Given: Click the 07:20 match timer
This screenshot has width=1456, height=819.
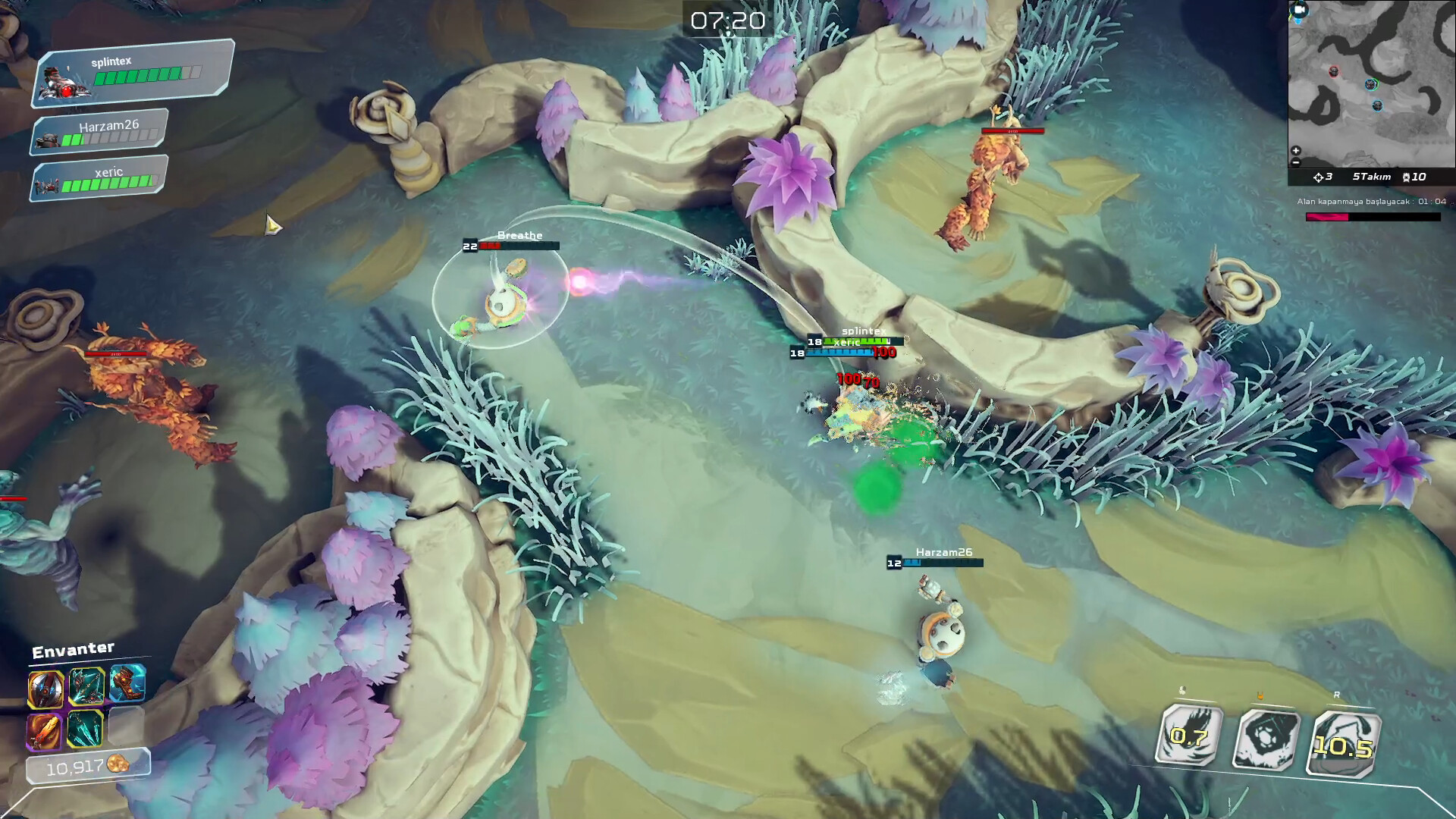Looking at the screenshot, I should 726,21.
